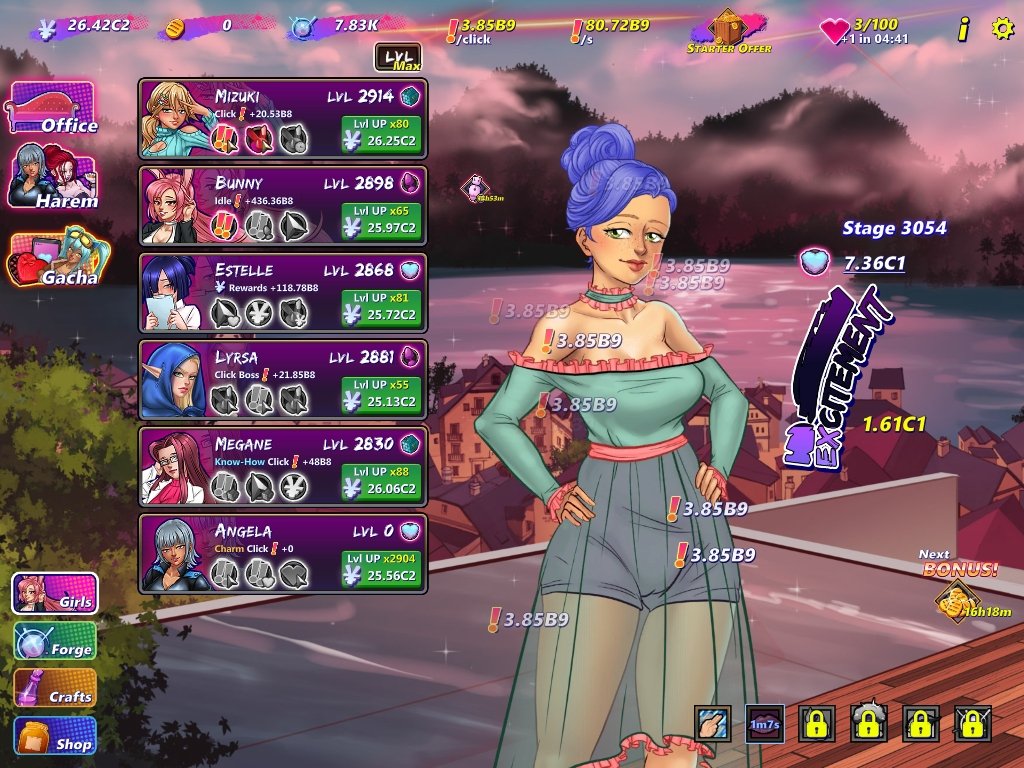The image size is (1024, 768).
Task: Toggle the LVL Max buy amount
Action: point(398,58)
